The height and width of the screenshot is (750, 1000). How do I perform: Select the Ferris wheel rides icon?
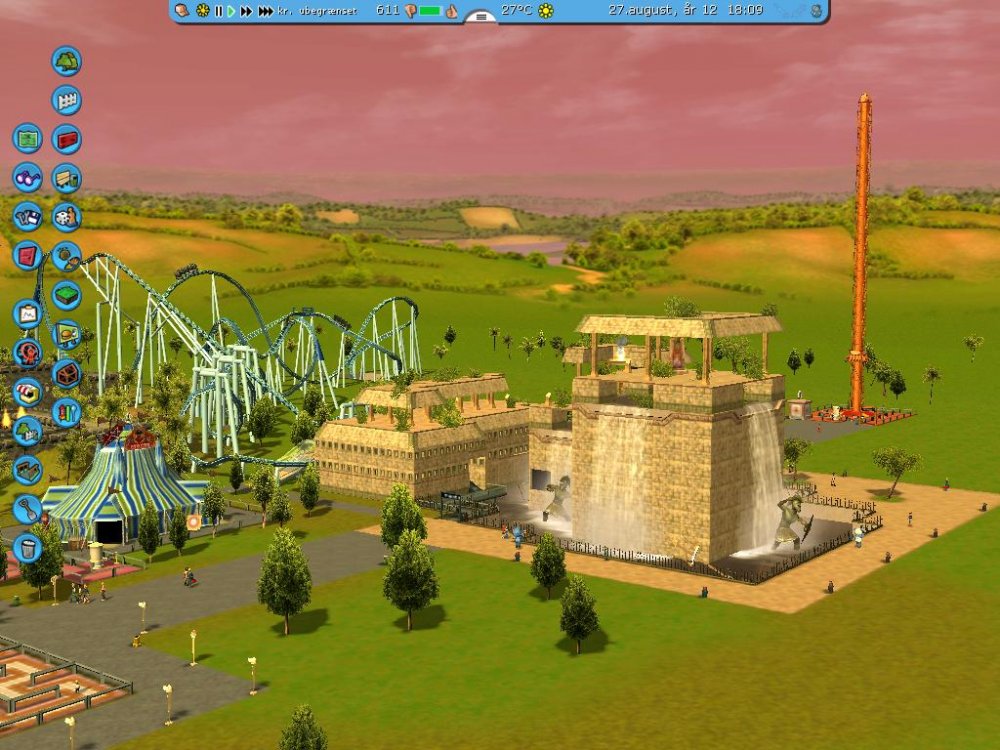(x=27, y=353)
